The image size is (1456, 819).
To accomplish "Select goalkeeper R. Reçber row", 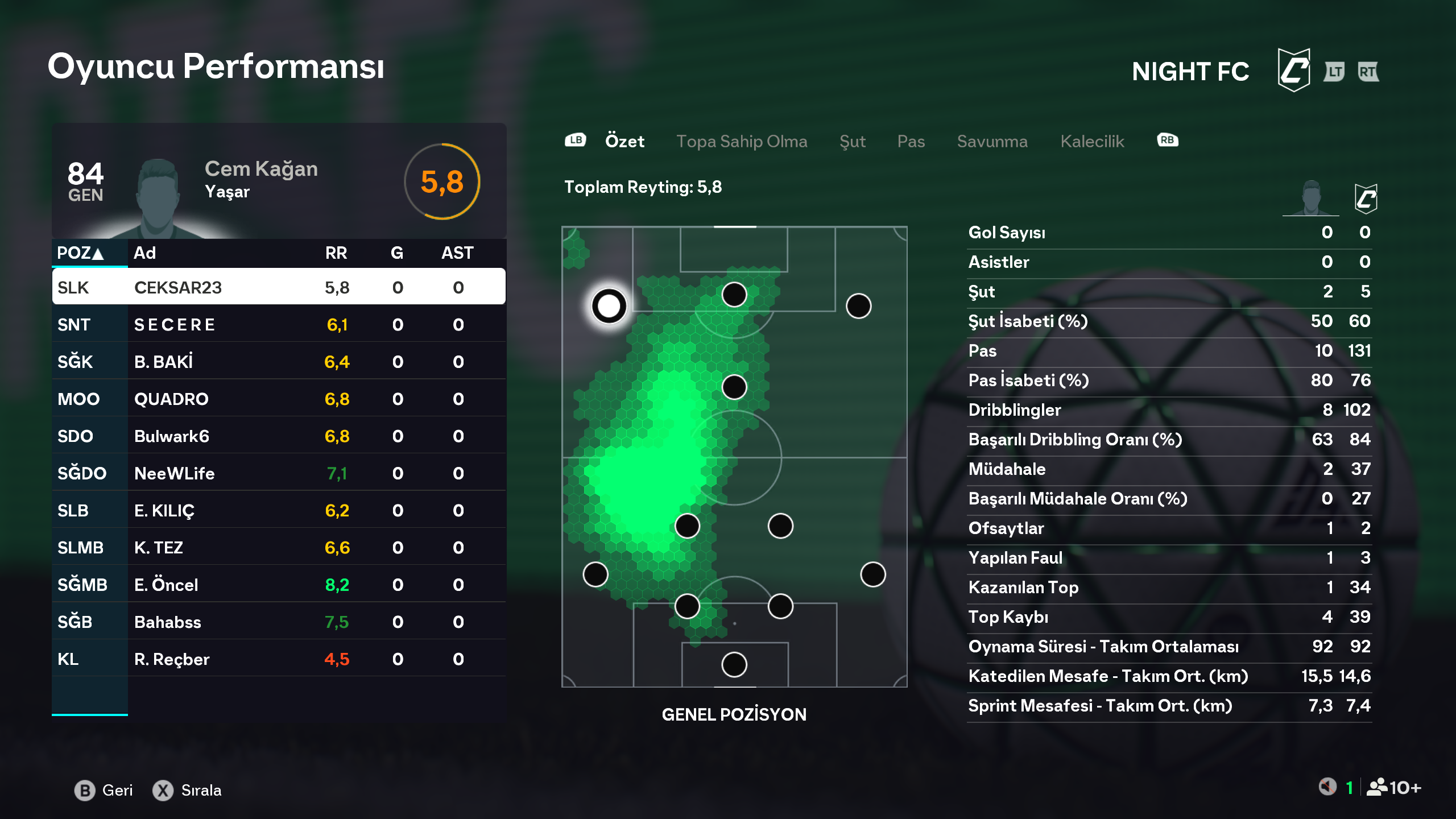I will point(279,659).
